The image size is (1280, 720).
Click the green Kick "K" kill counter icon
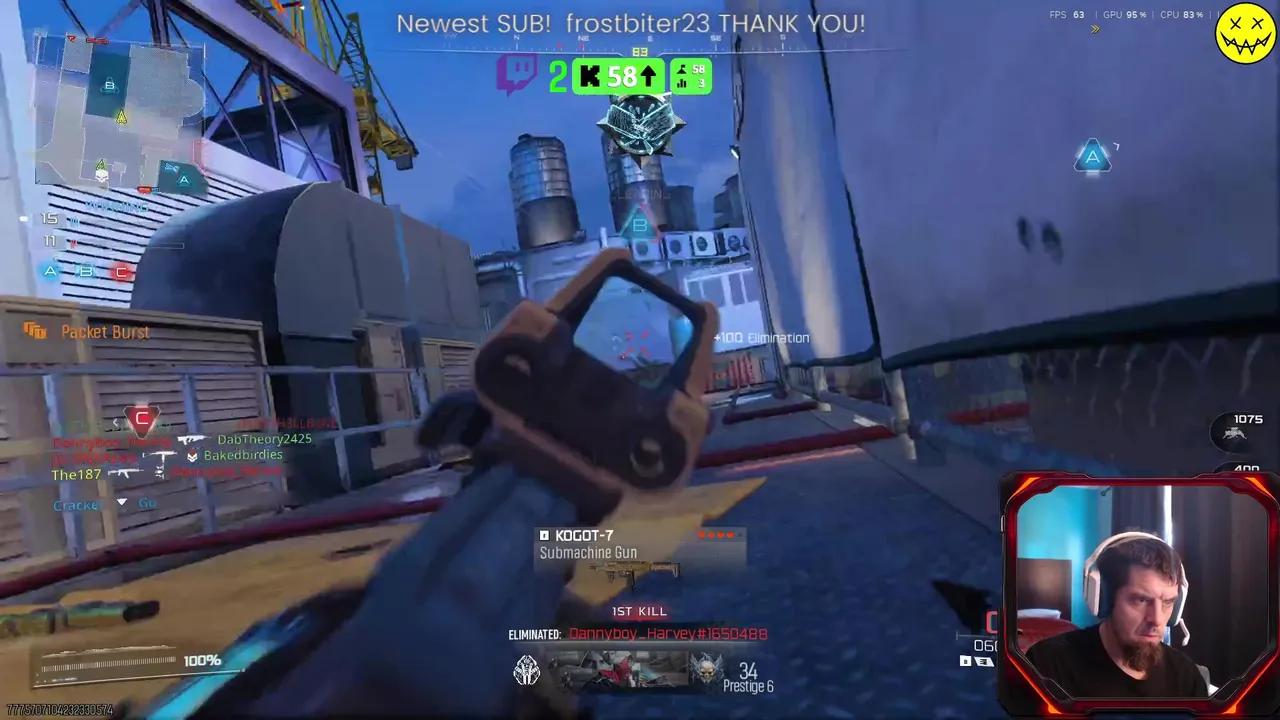pos(590,76)
